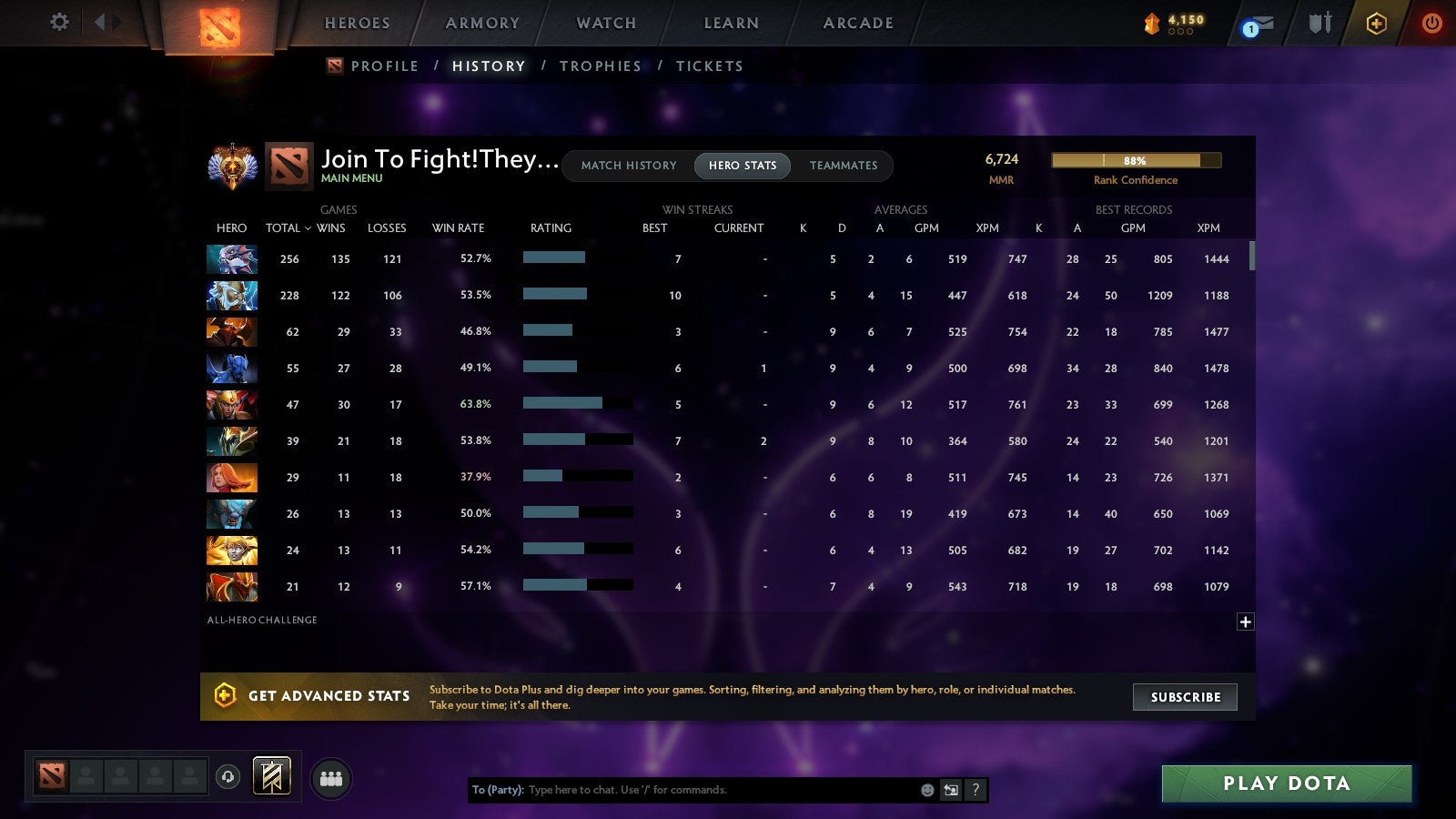Open the friends list with the group icon

tap(331, 777)
